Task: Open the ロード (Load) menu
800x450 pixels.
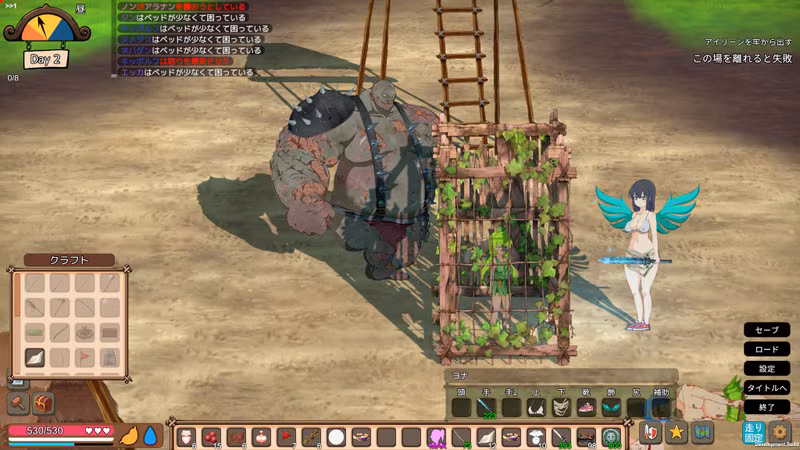Action: click(x=767, y=349)
